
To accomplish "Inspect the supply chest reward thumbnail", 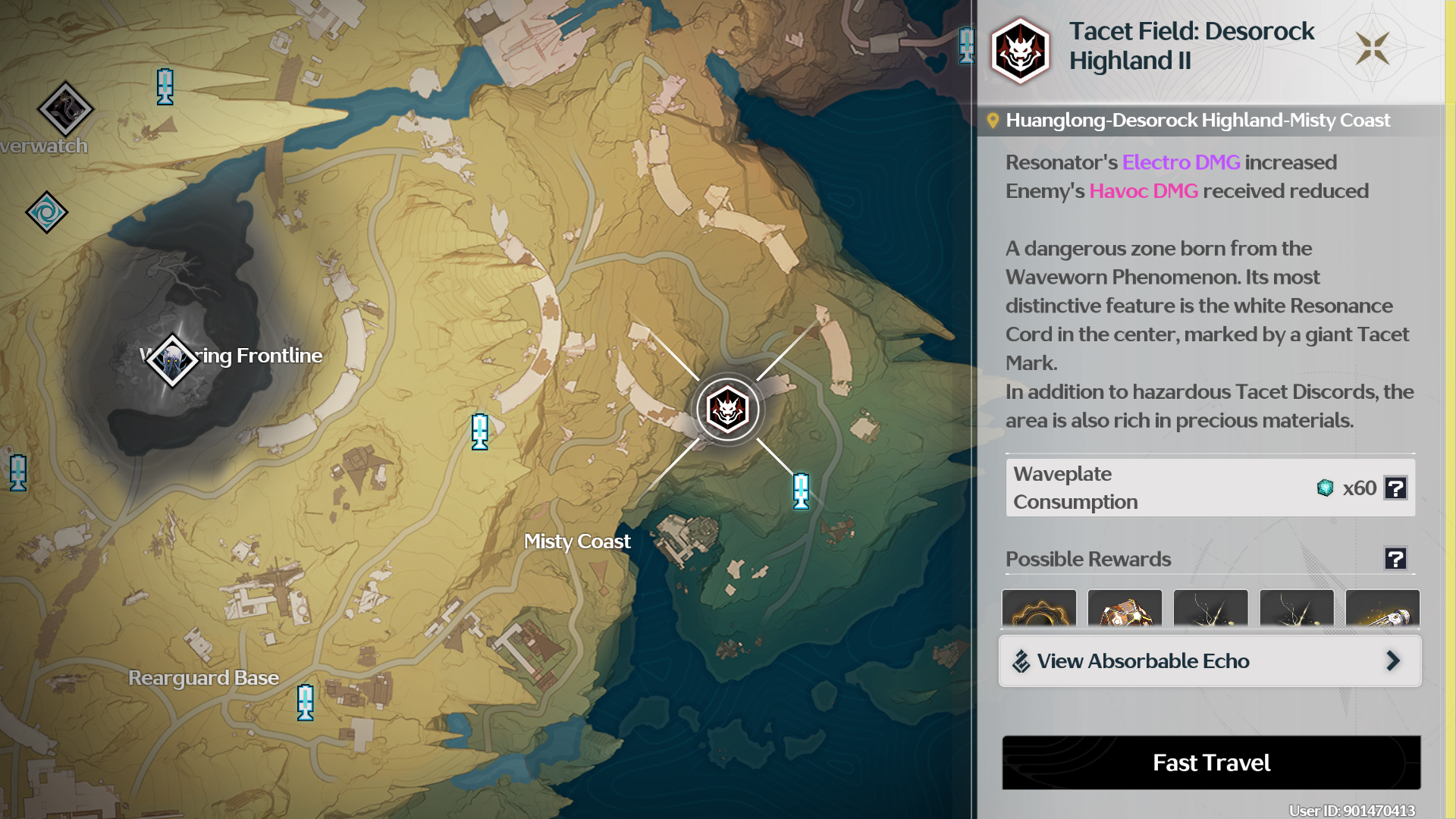I will click(1125, 609).
